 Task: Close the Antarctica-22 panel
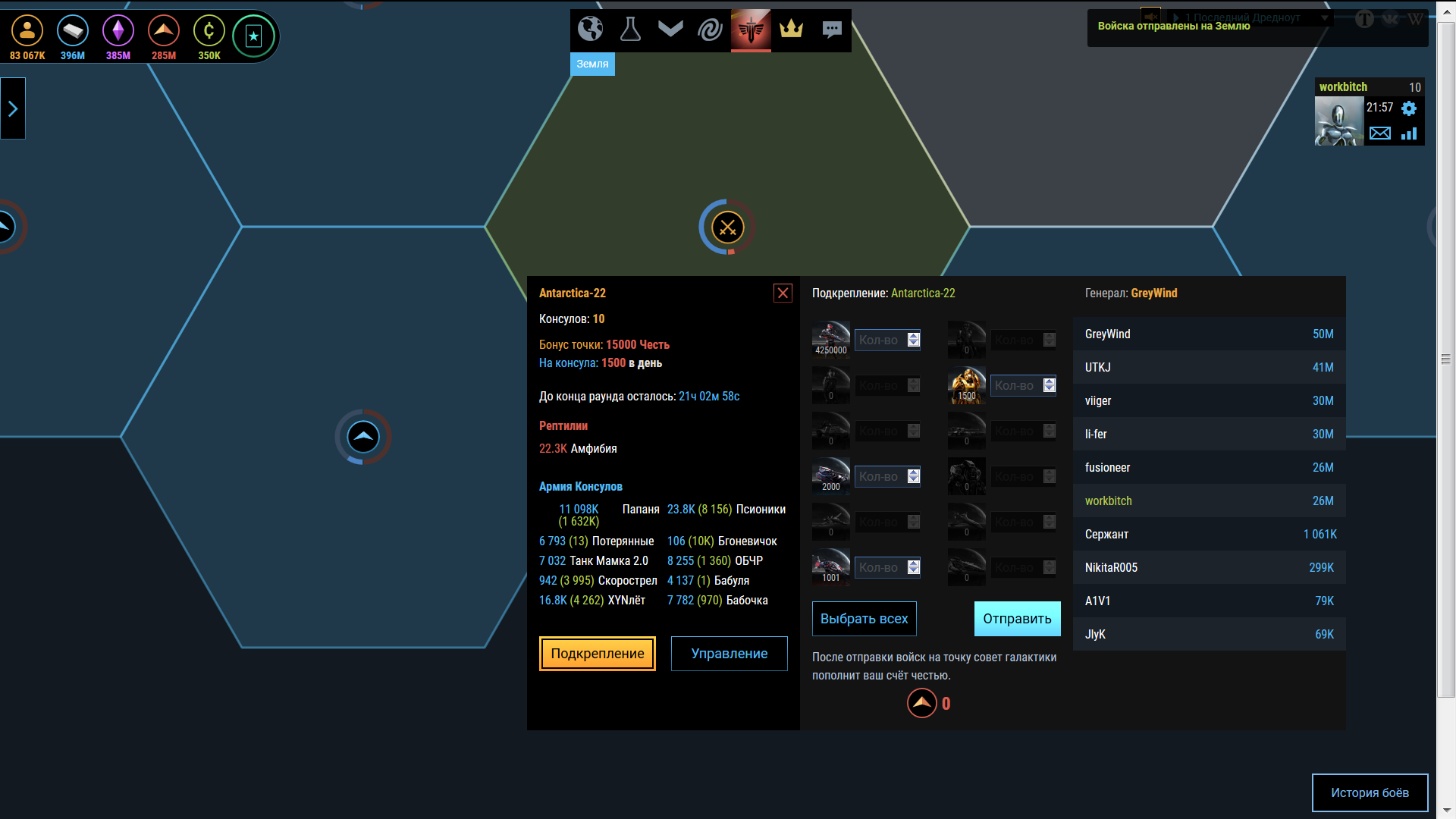[x=783, y=293]
